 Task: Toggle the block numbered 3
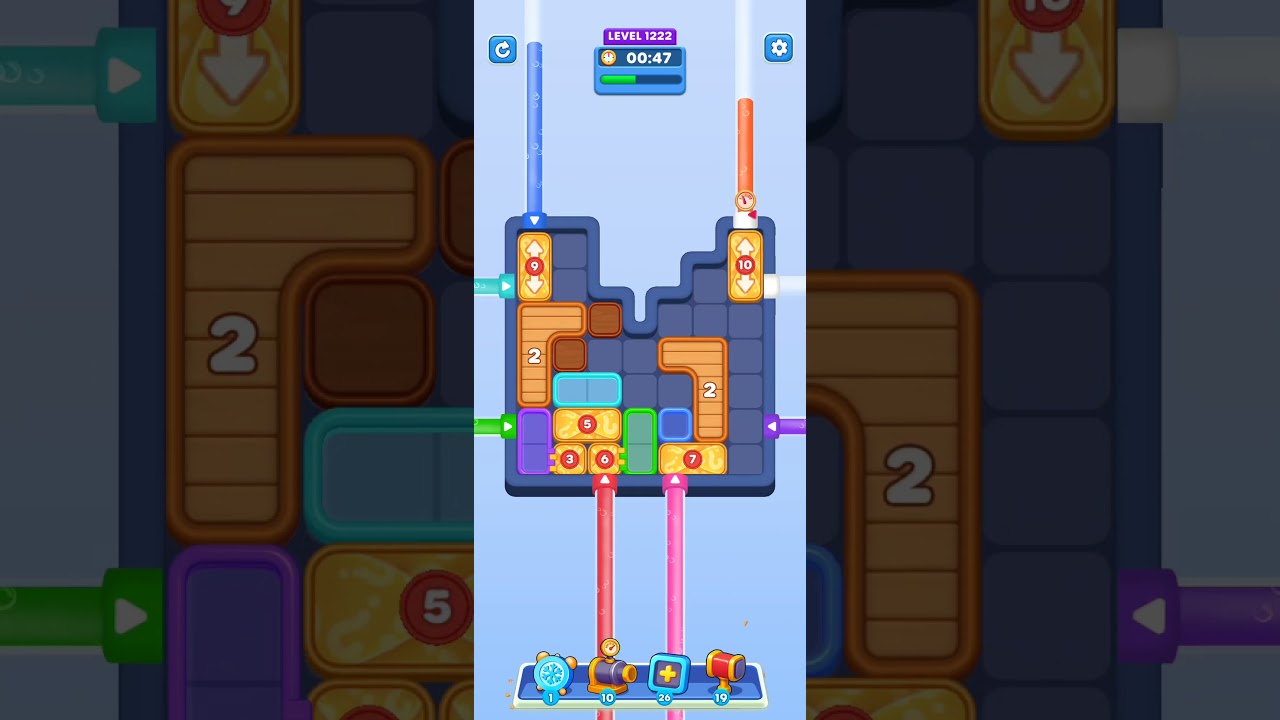[570, 459]
